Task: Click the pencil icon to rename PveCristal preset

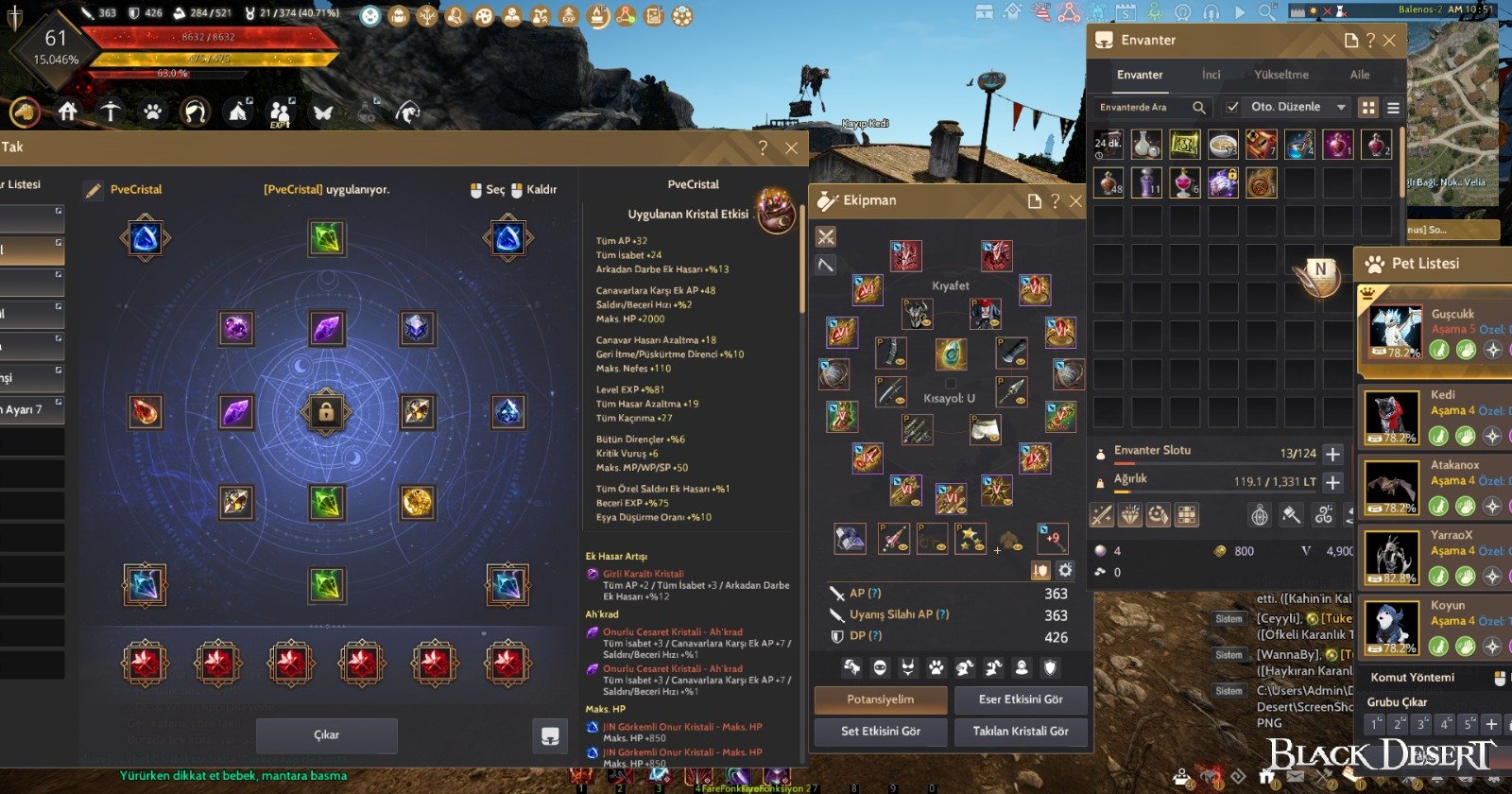Action: tap(93, 190)
